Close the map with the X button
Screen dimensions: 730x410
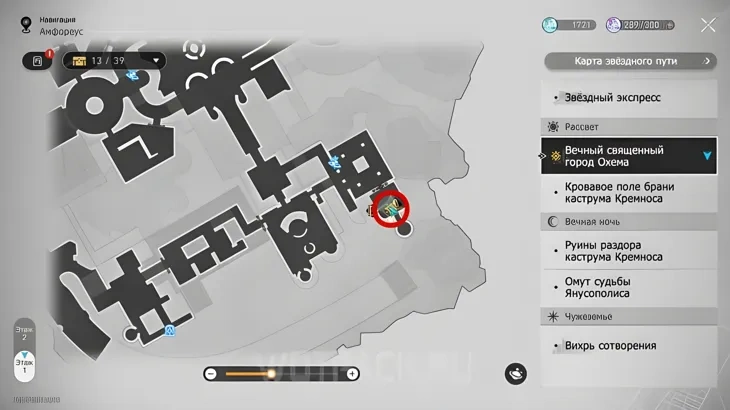(708, 25)
